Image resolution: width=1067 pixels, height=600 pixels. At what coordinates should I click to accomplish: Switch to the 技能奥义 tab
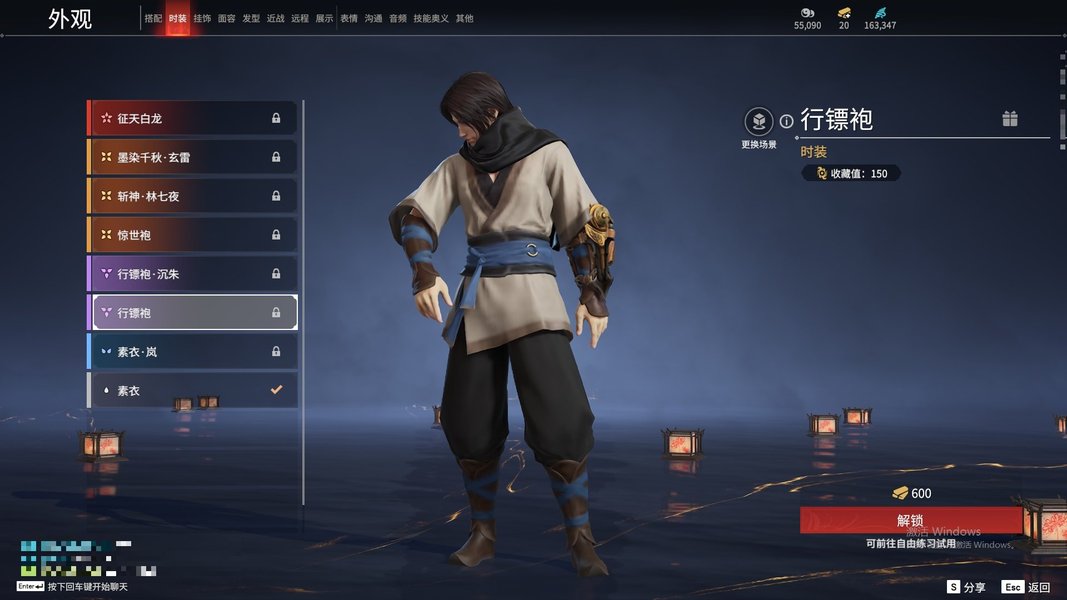pos(431,19)
